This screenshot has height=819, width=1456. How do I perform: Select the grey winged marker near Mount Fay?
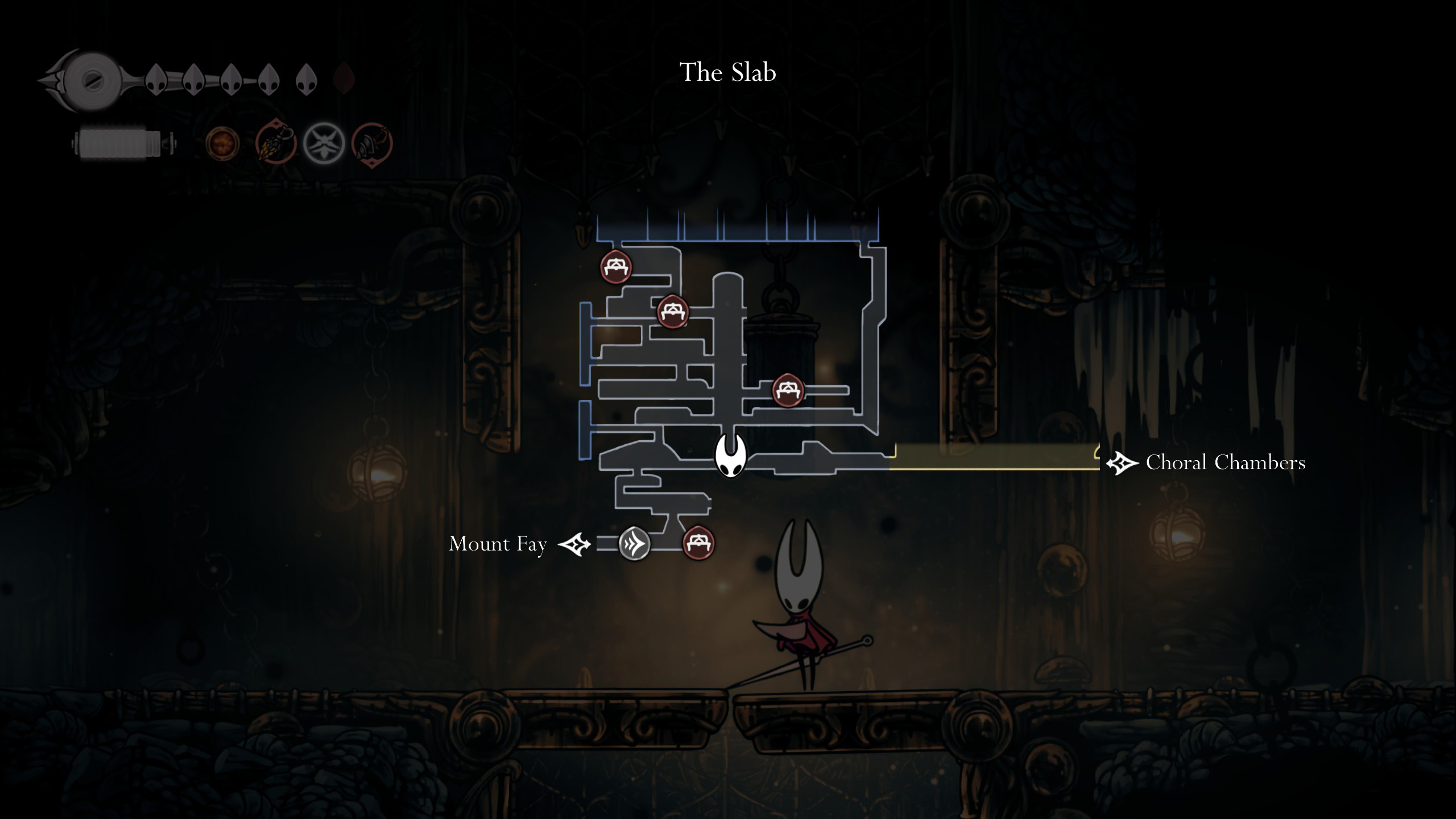(x=634, y=543)
